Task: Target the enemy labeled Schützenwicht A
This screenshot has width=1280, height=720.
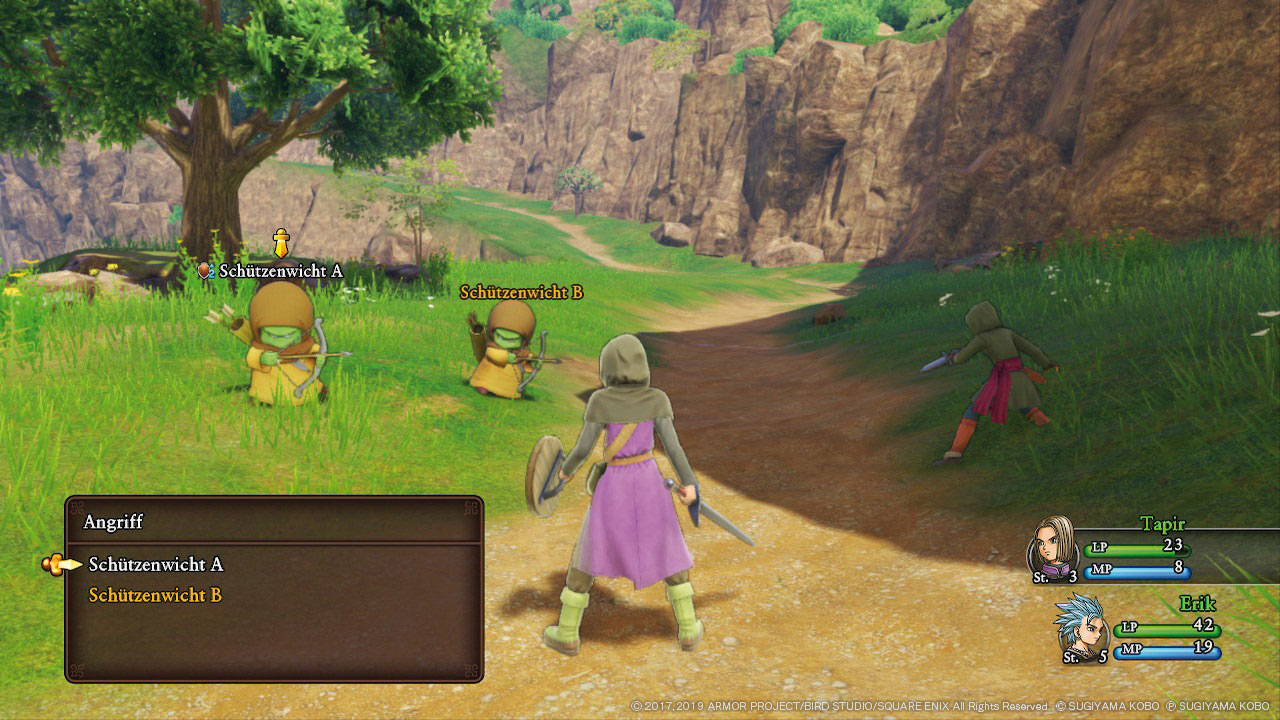Action: [282, 345]
